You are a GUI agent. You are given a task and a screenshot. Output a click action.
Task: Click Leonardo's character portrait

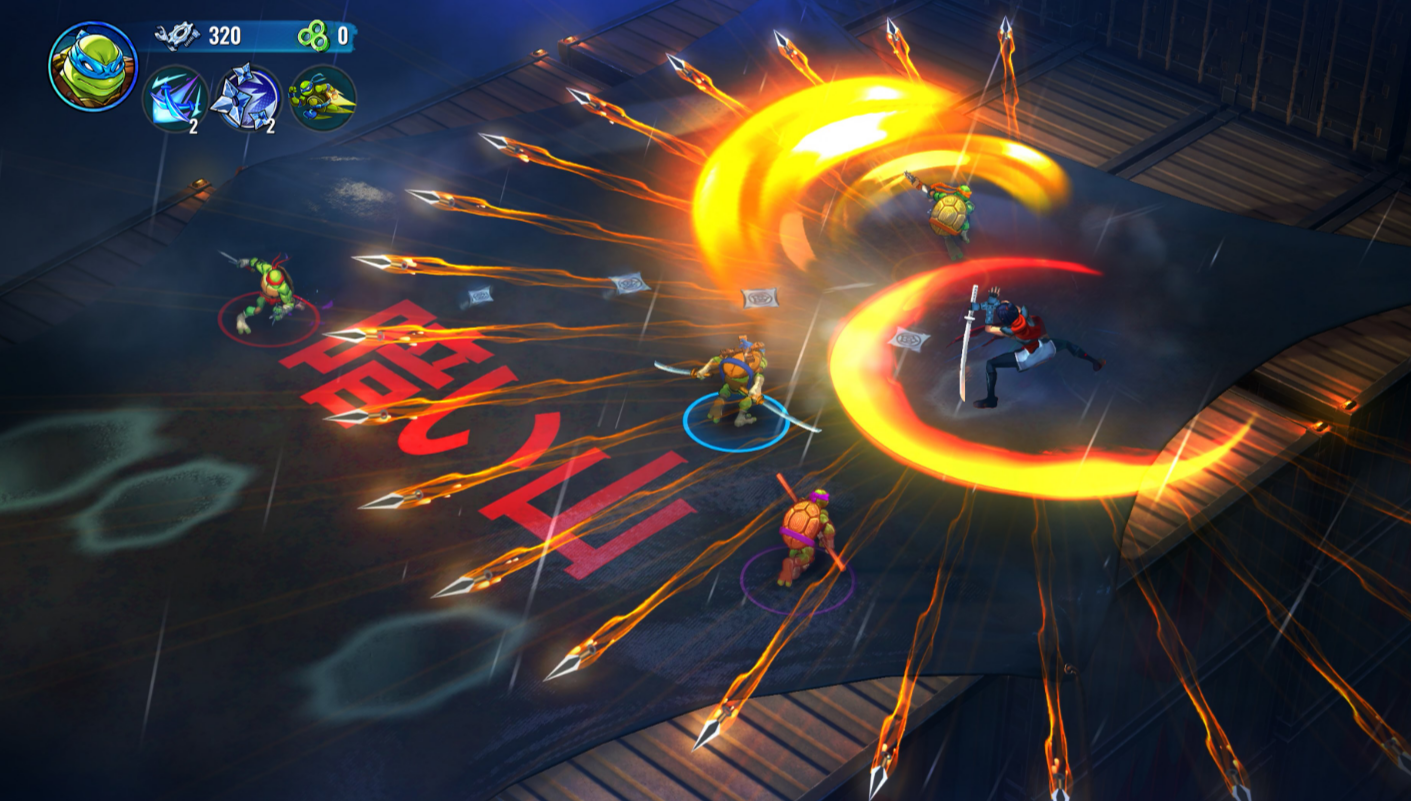point(92,66)
